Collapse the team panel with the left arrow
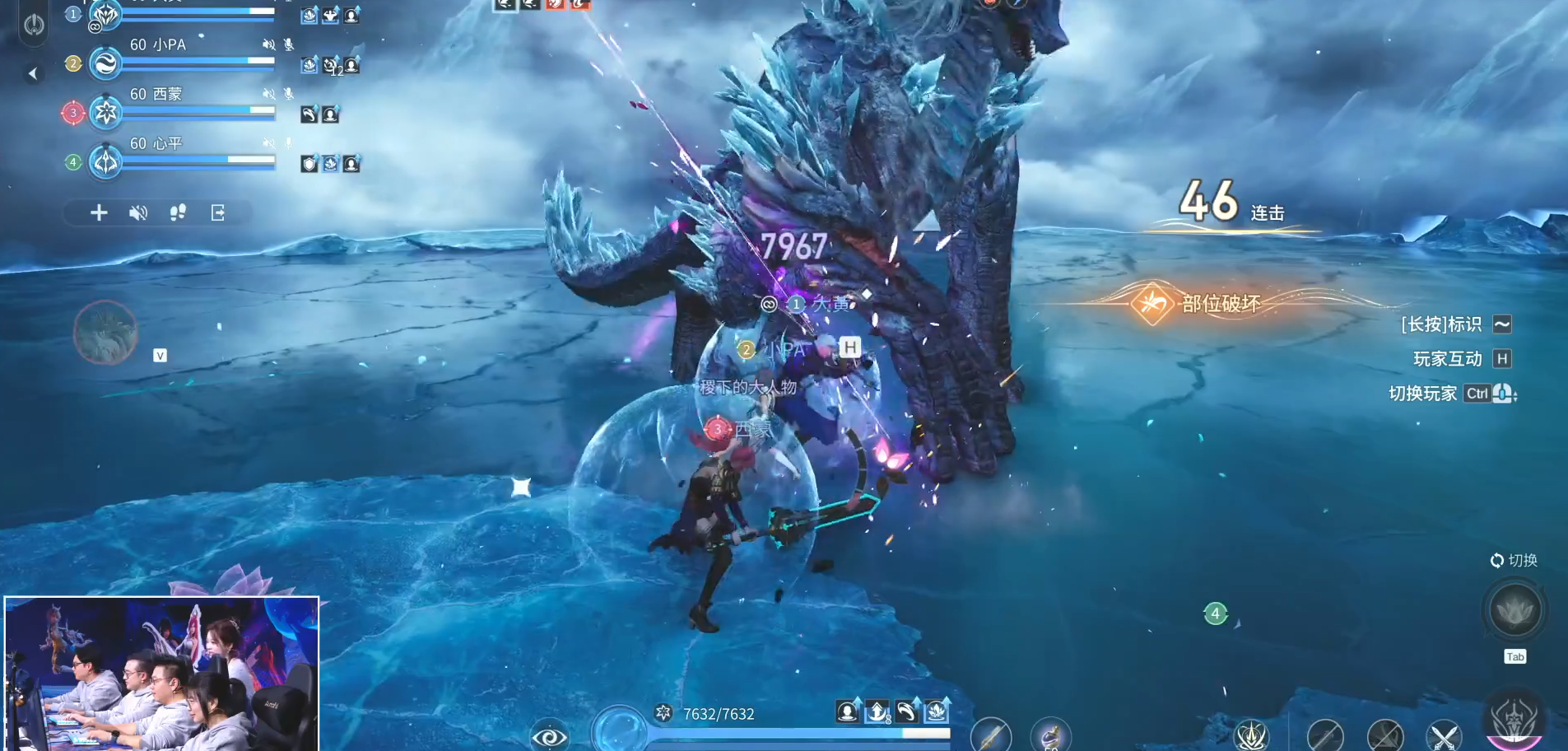This screenshot has width=1568, height=751. pos(33,74)
